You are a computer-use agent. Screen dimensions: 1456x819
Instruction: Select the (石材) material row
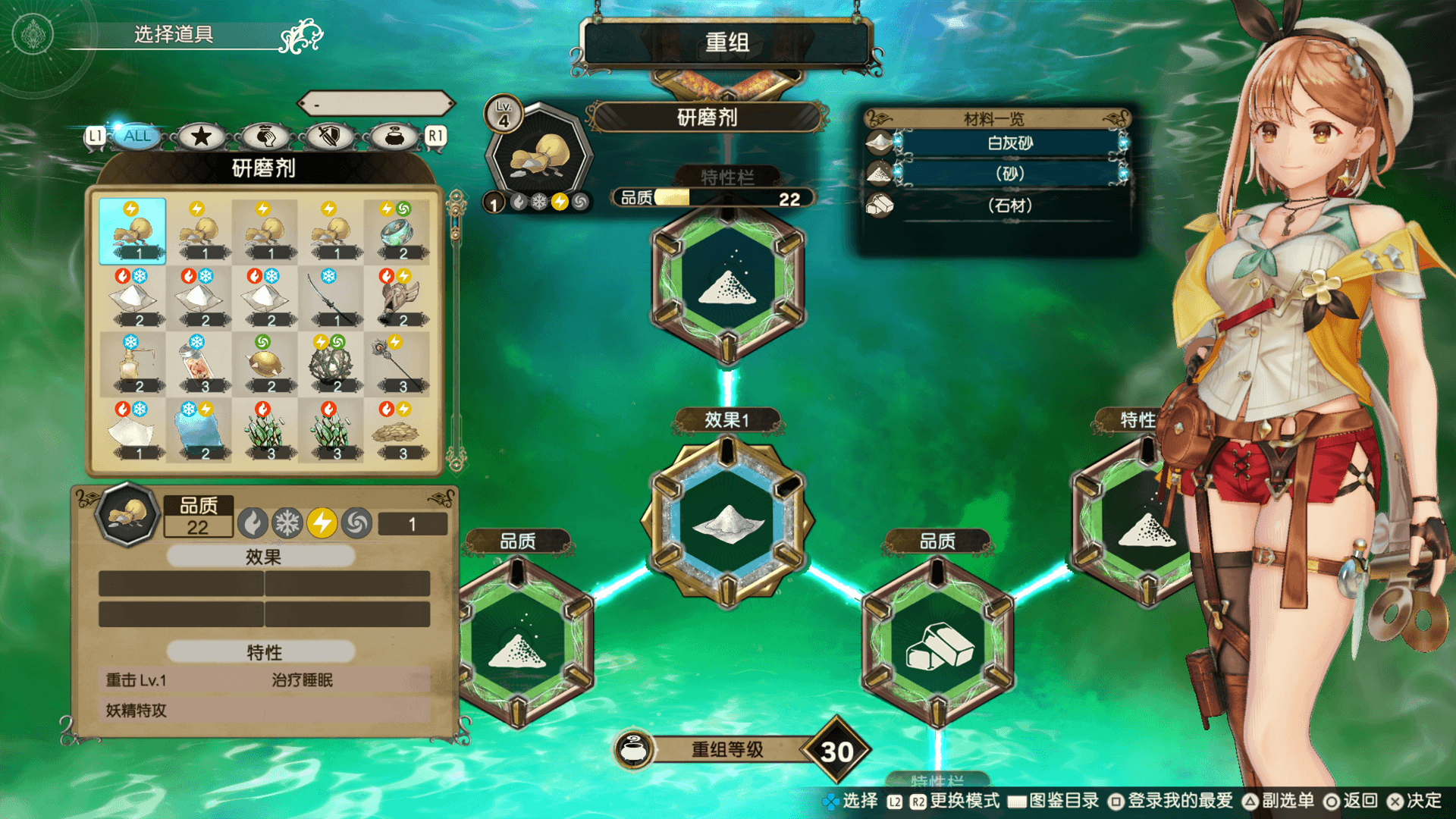point(1009,206)
